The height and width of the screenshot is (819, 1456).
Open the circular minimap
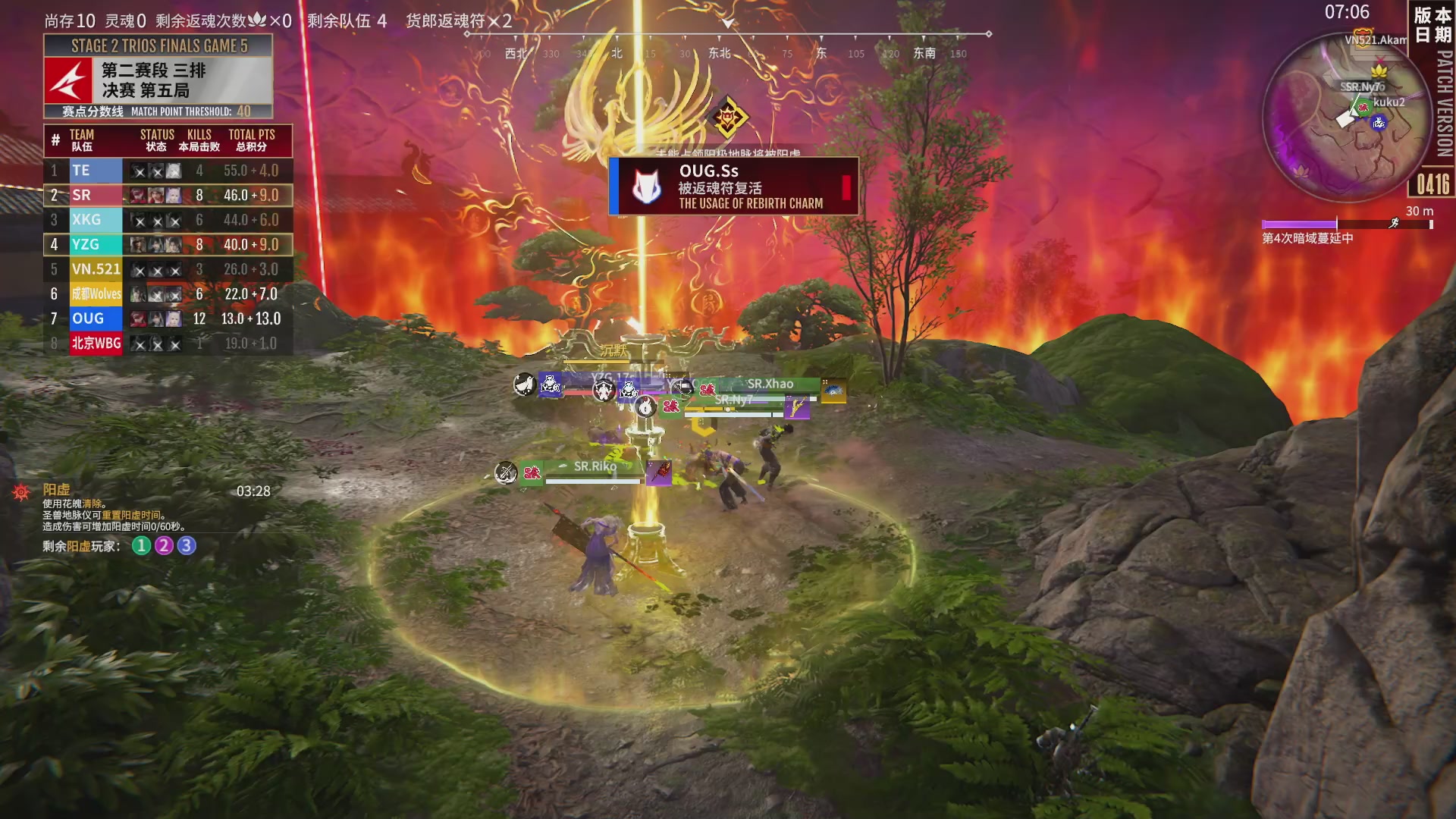pos(1346,118)
